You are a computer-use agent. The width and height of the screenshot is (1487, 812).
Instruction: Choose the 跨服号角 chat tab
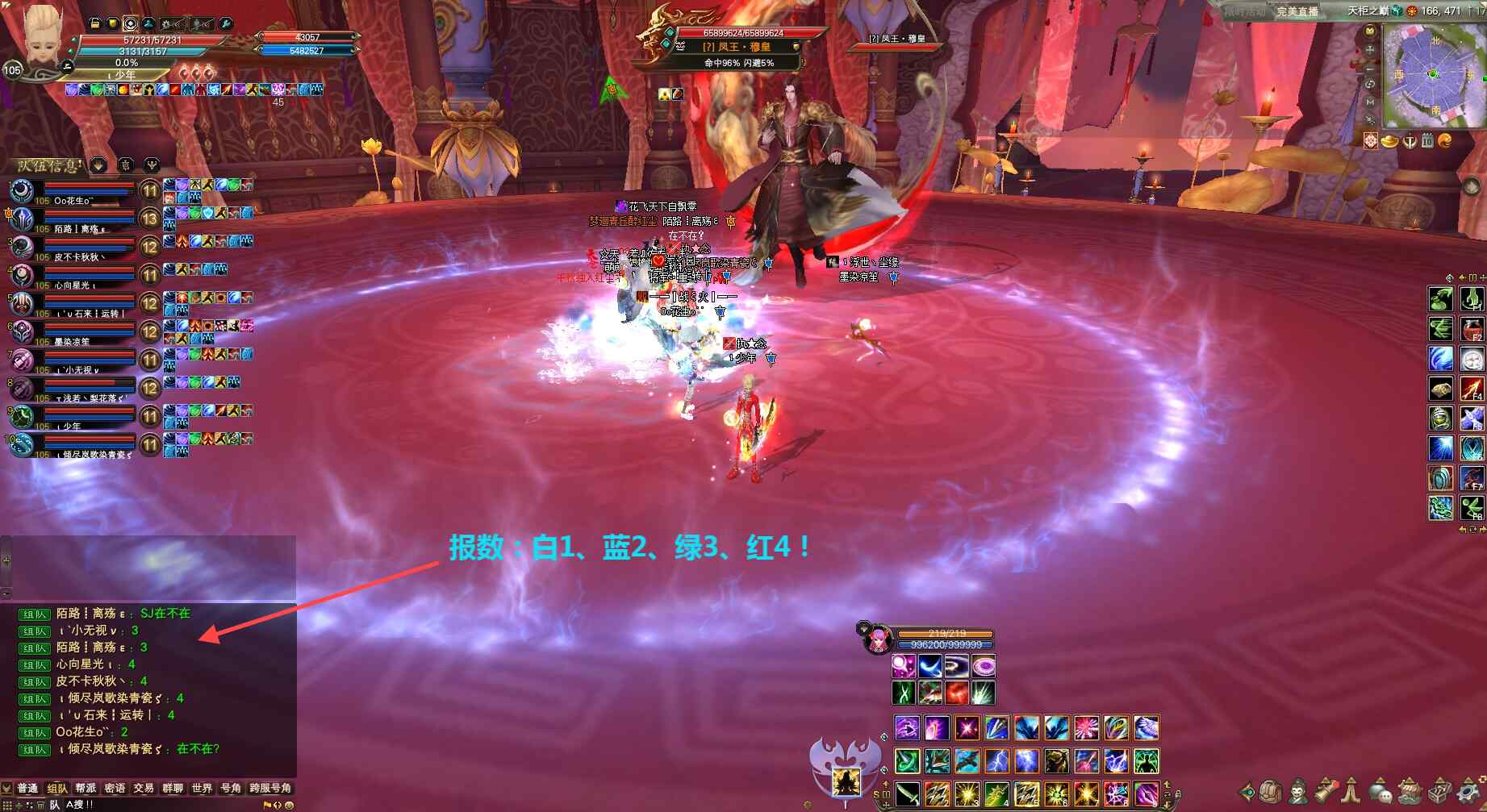pos(269,788)
